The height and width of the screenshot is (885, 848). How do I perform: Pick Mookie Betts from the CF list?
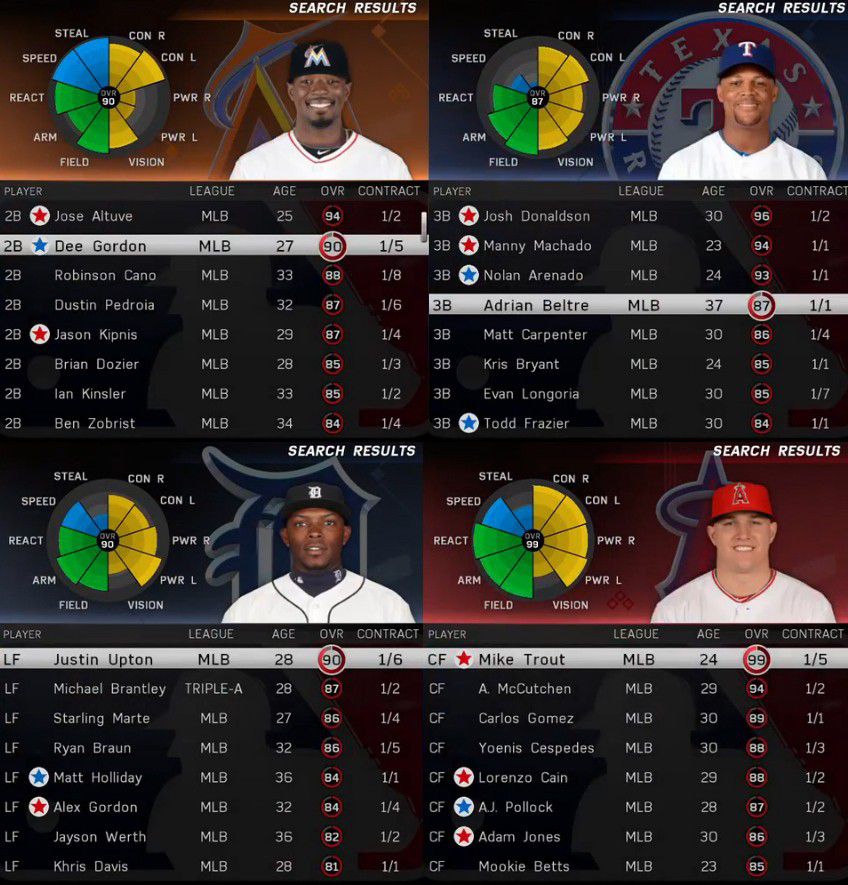tap(523, 866)
